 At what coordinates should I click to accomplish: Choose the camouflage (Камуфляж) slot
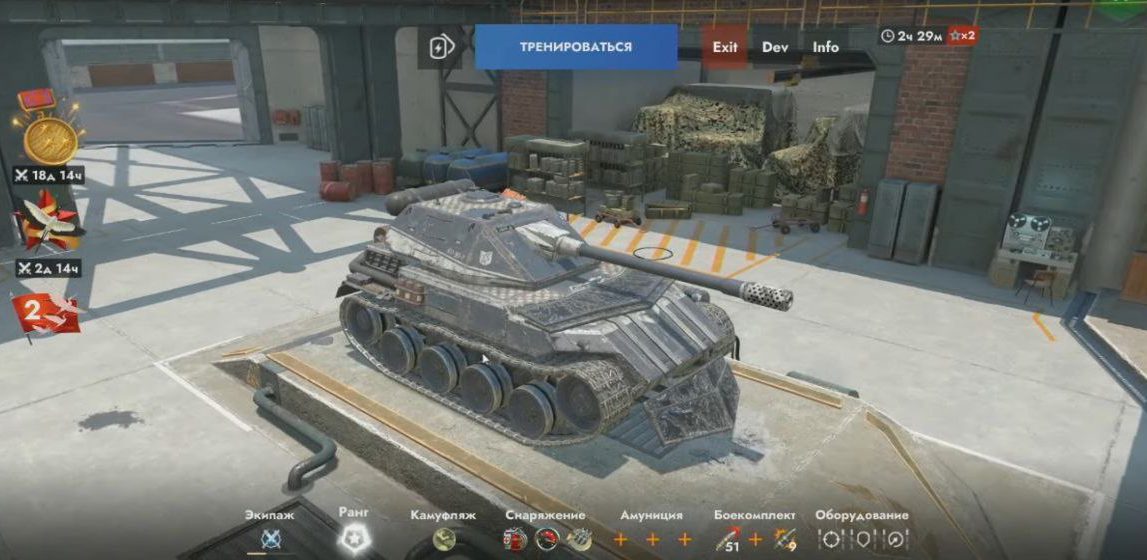click(444, 539)
